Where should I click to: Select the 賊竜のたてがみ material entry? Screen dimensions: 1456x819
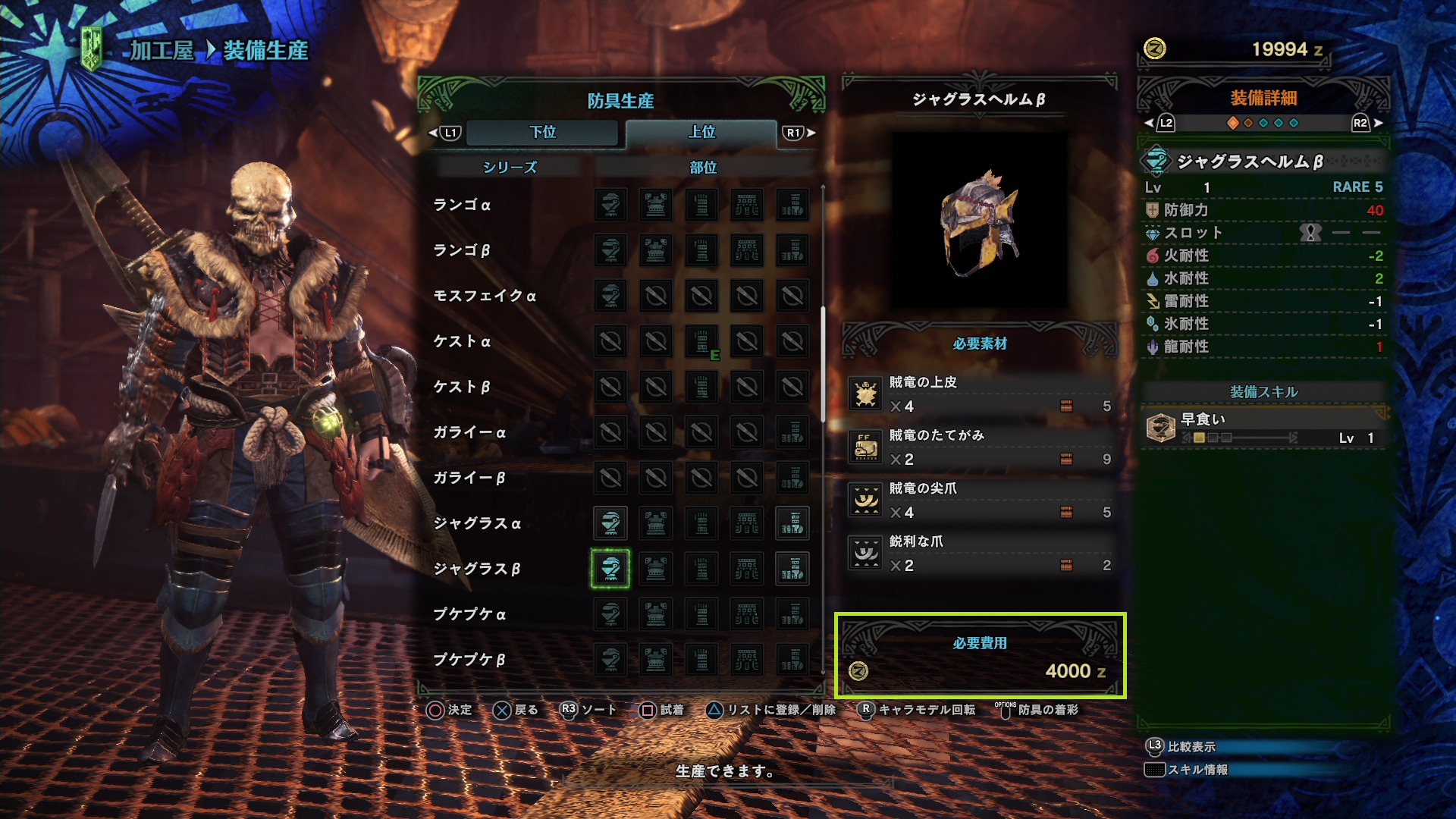pyautogui.click(x=980, y=447)
